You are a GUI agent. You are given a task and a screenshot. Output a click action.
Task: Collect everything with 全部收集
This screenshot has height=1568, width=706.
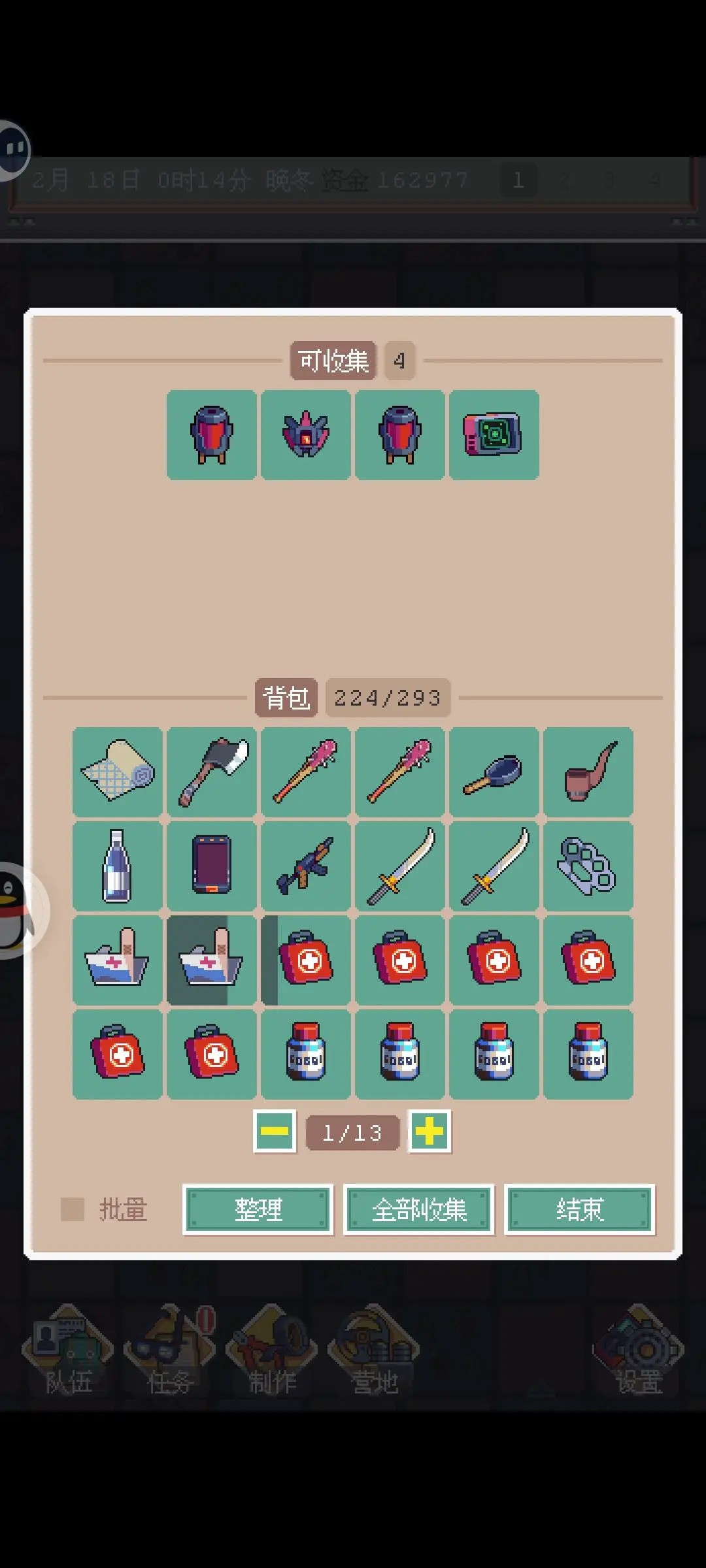pos(418,1209)
